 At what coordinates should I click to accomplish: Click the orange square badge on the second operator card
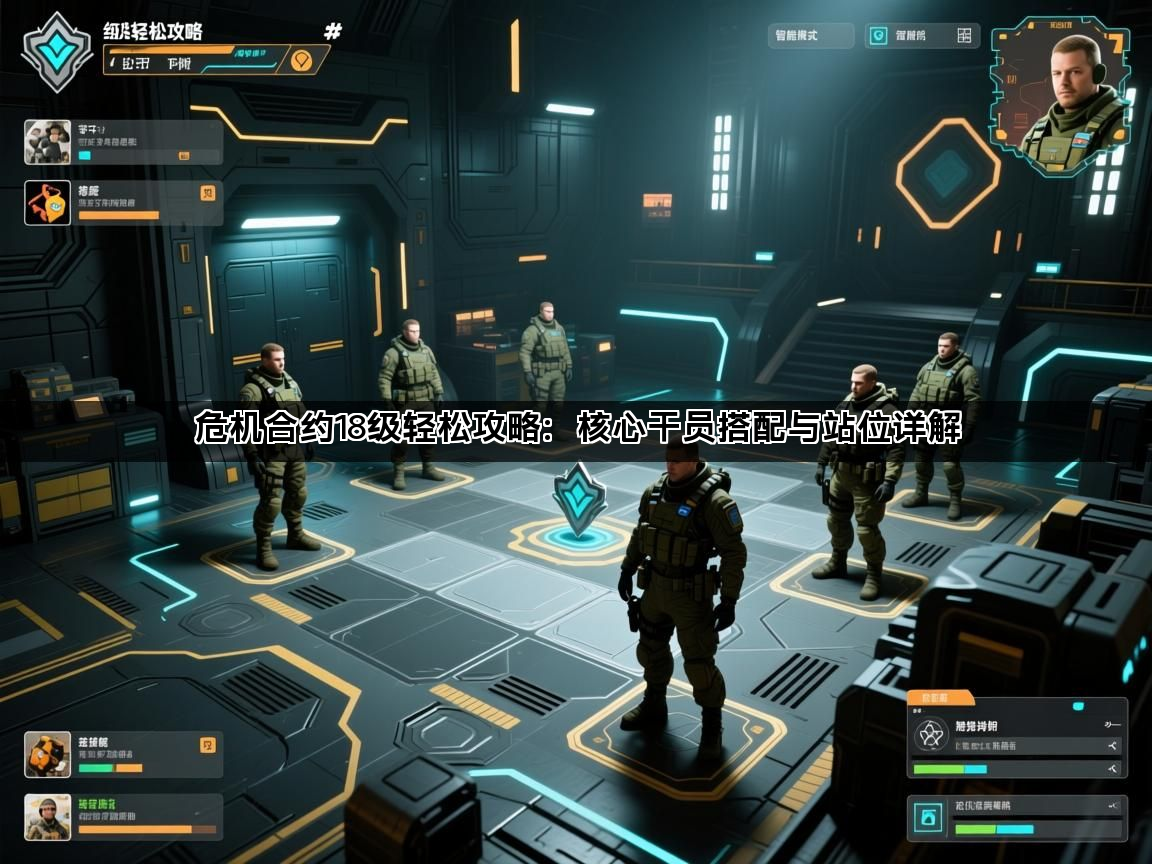pyautogui.click(x=208, y=194)
